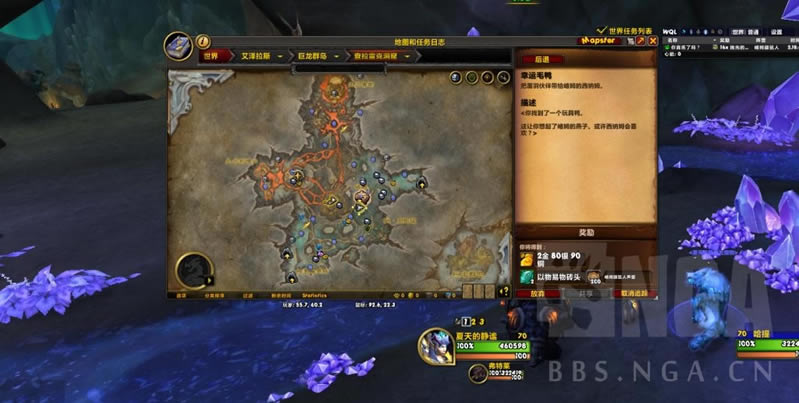799x403 pixels.
Task: Click the round dragon emblem on map corner
Action: (x=195, y=271)
